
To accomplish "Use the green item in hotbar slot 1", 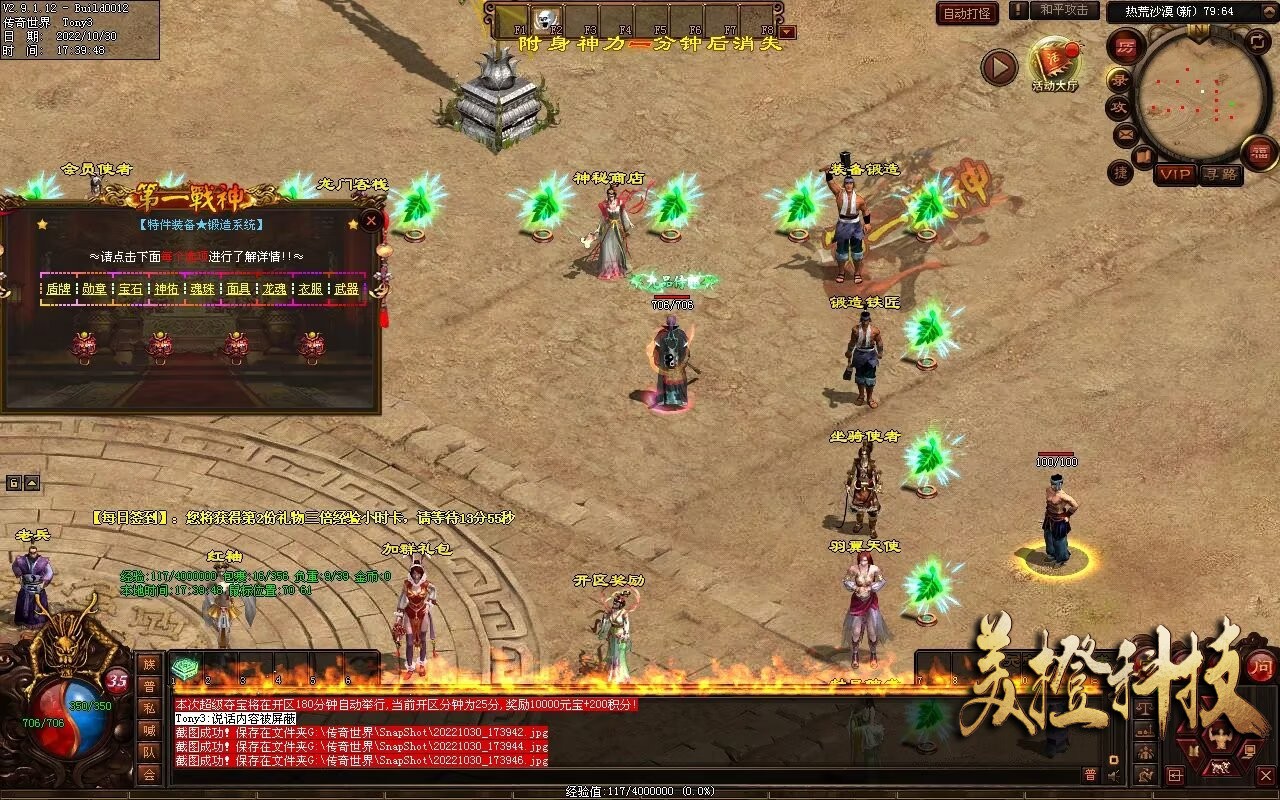I will 185,668.
